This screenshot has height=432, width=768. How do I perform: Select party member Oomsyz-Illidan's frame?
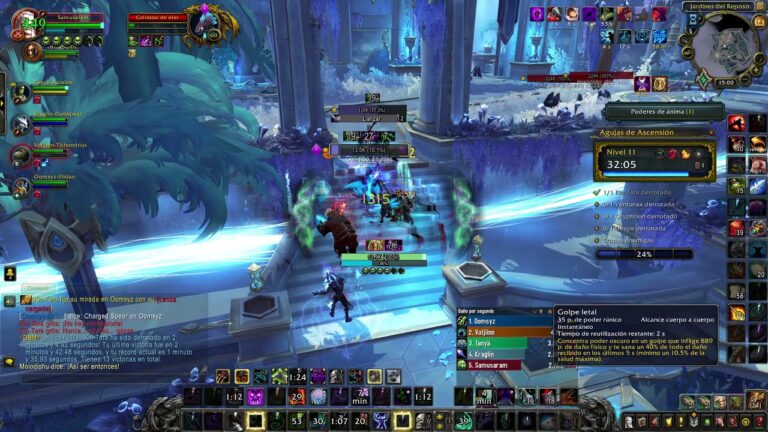20,184
